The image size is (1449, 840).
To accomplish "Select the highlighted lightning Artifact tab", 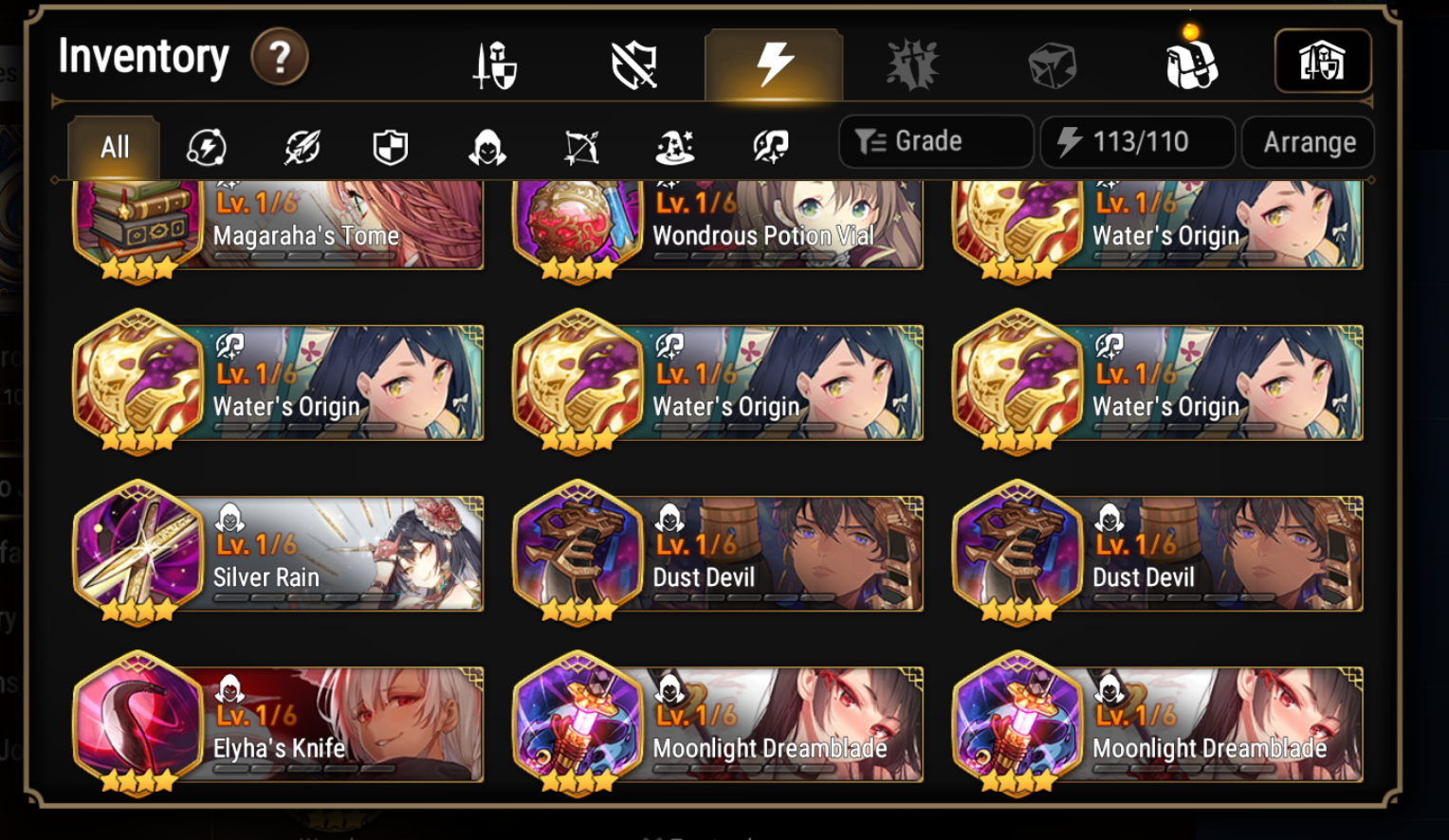I will [773, 61].
